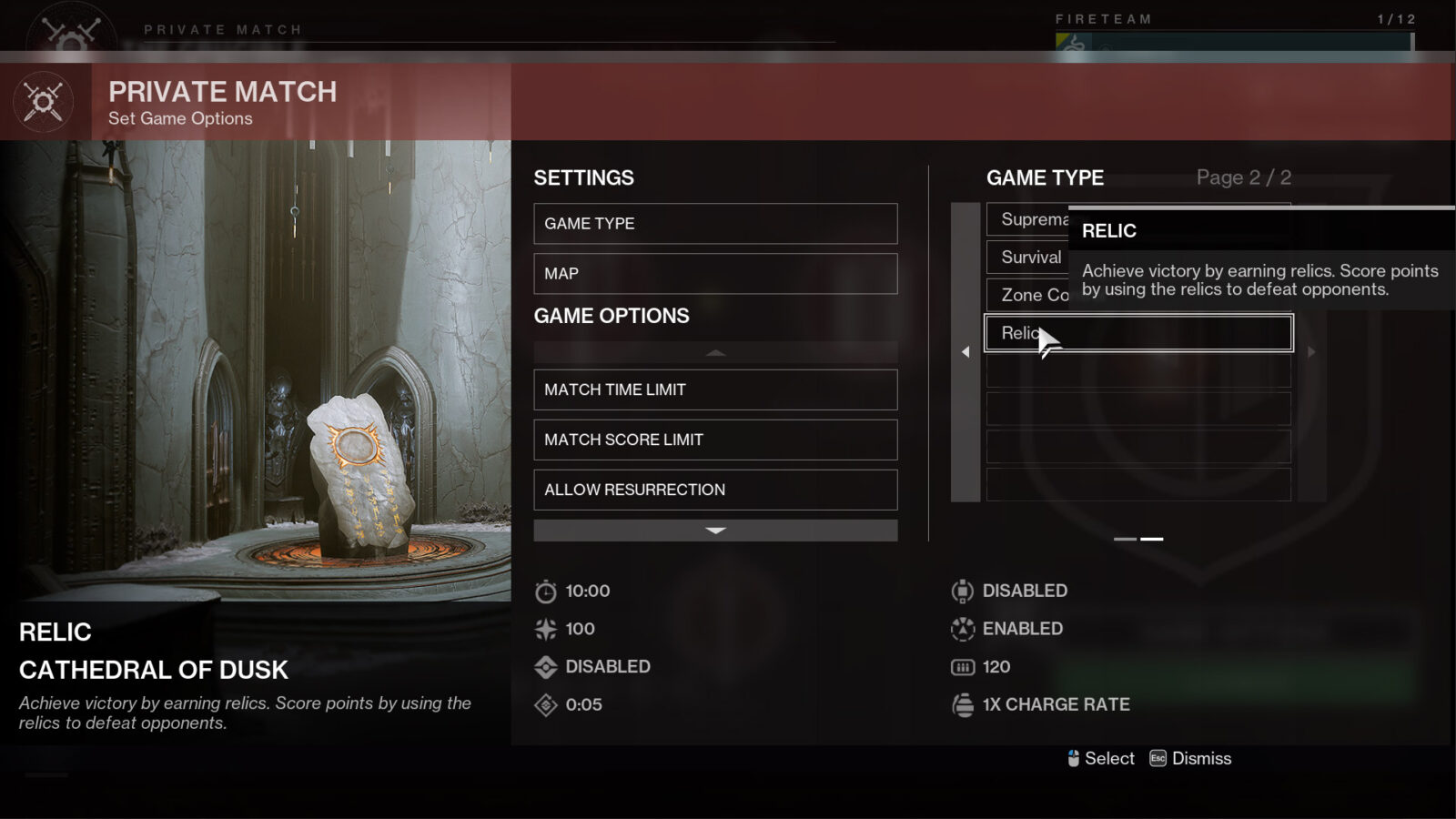The image size is (1456, 819).
Task: Toggle the ALLOW RESURRECTION option
Action: 714,490
